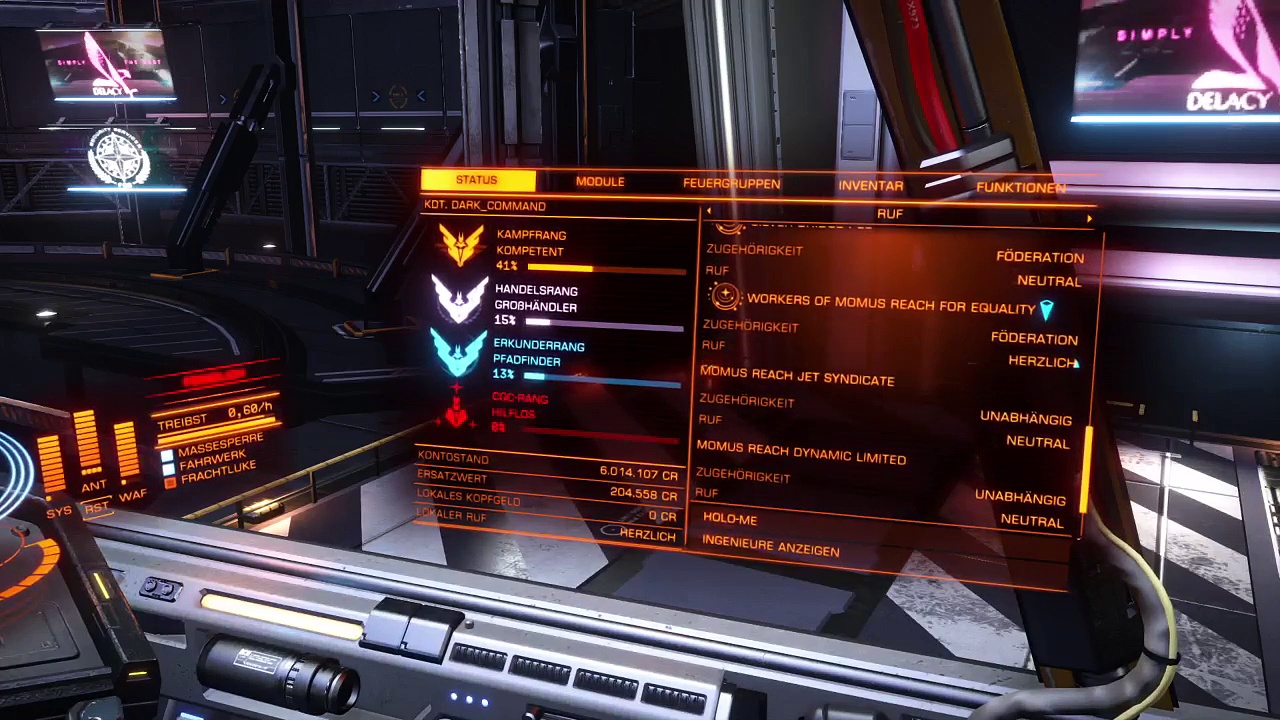Select the Handelsrang Großhändler rank row
Image resolution: width=1280 pixels, height=720 pixels.
click(x=560, y=303)
